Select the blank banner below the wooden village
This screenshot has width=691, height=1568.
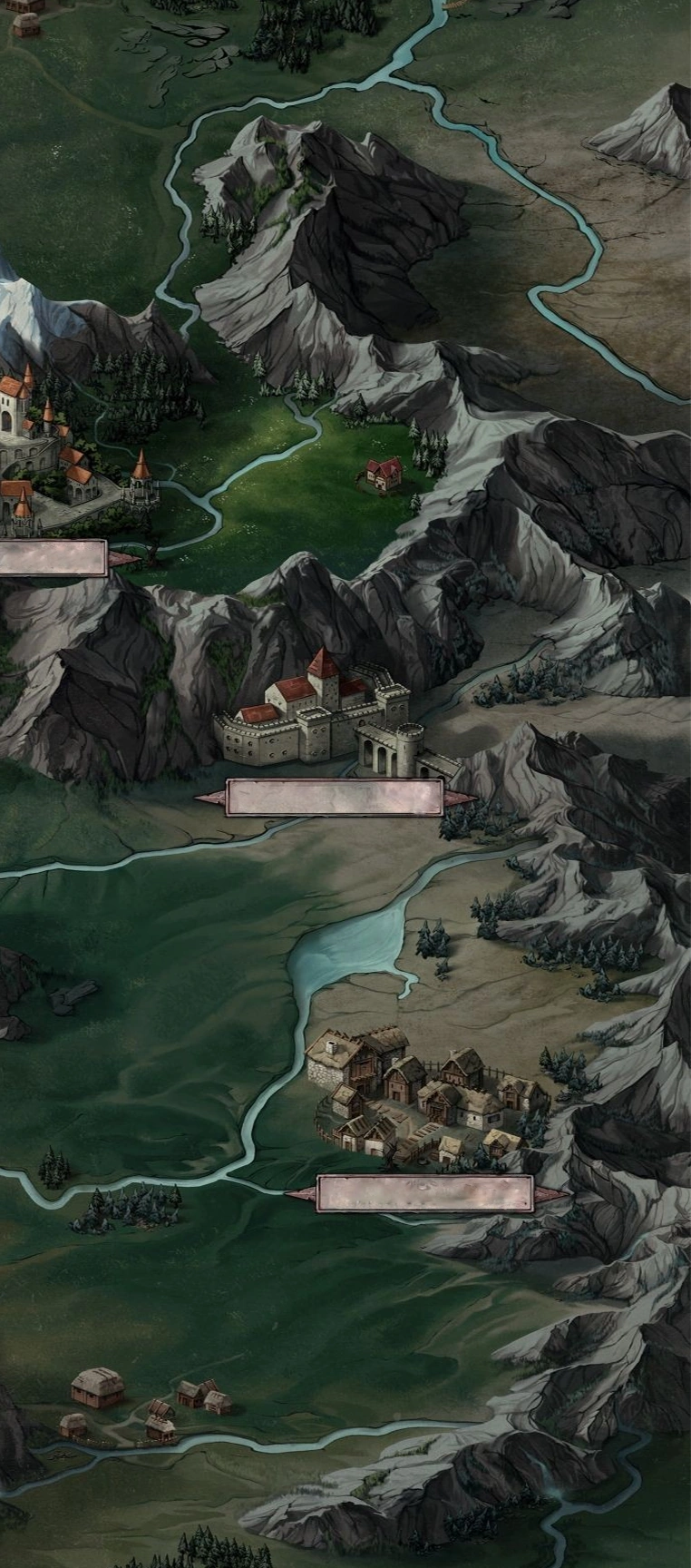(424, 1193)
